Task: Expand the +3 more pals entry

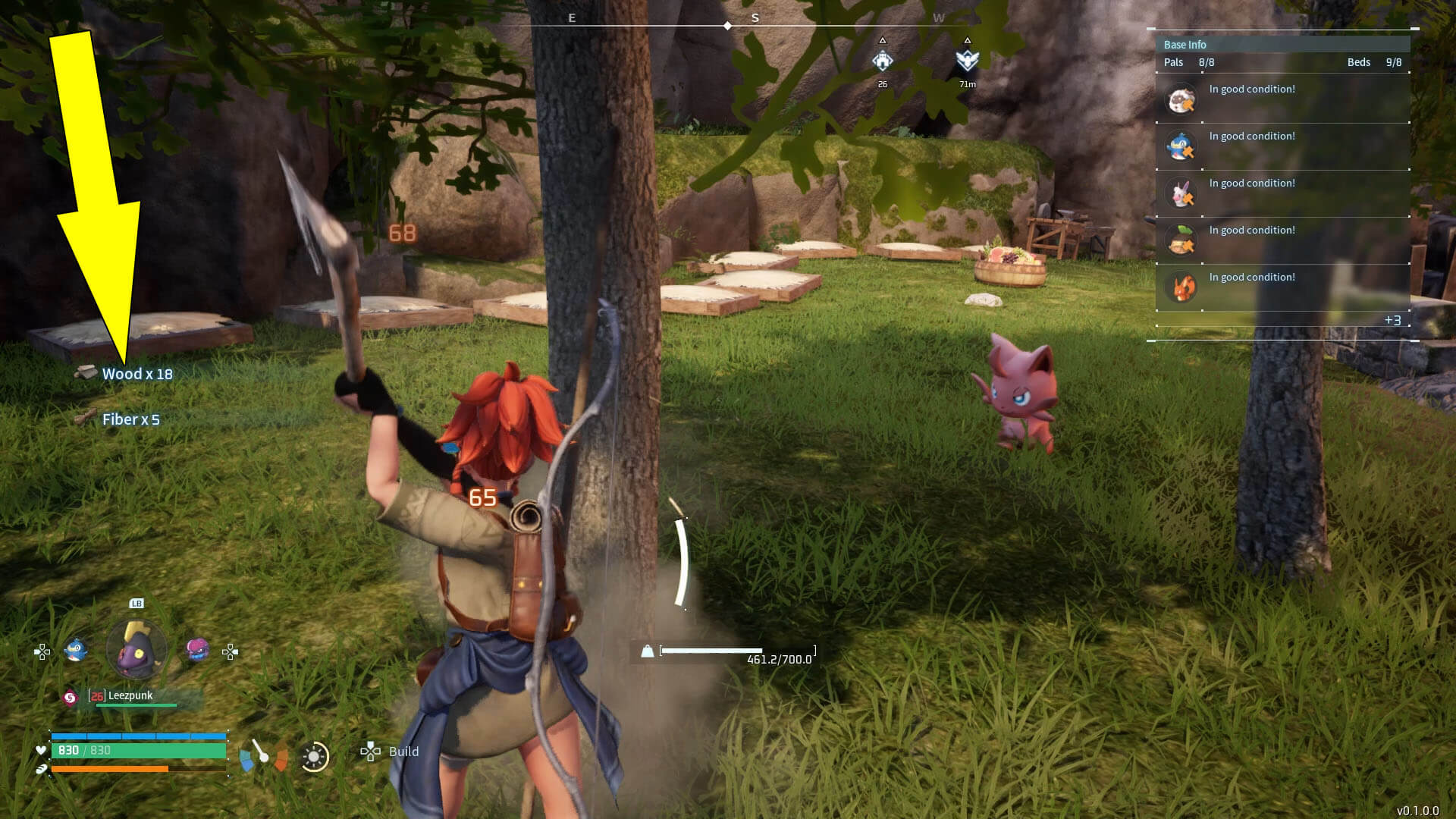Action: pos(1392,320)
